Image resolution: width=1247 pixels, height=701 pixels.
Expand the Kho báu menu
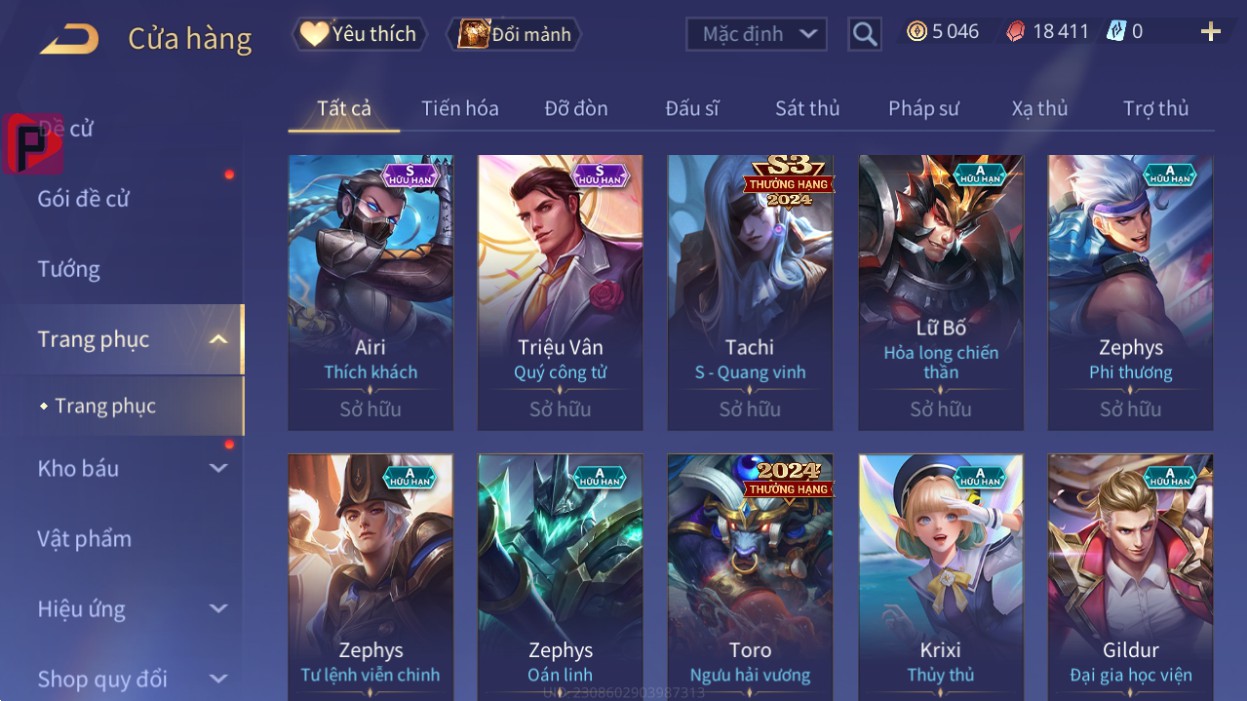pos(130,468)
